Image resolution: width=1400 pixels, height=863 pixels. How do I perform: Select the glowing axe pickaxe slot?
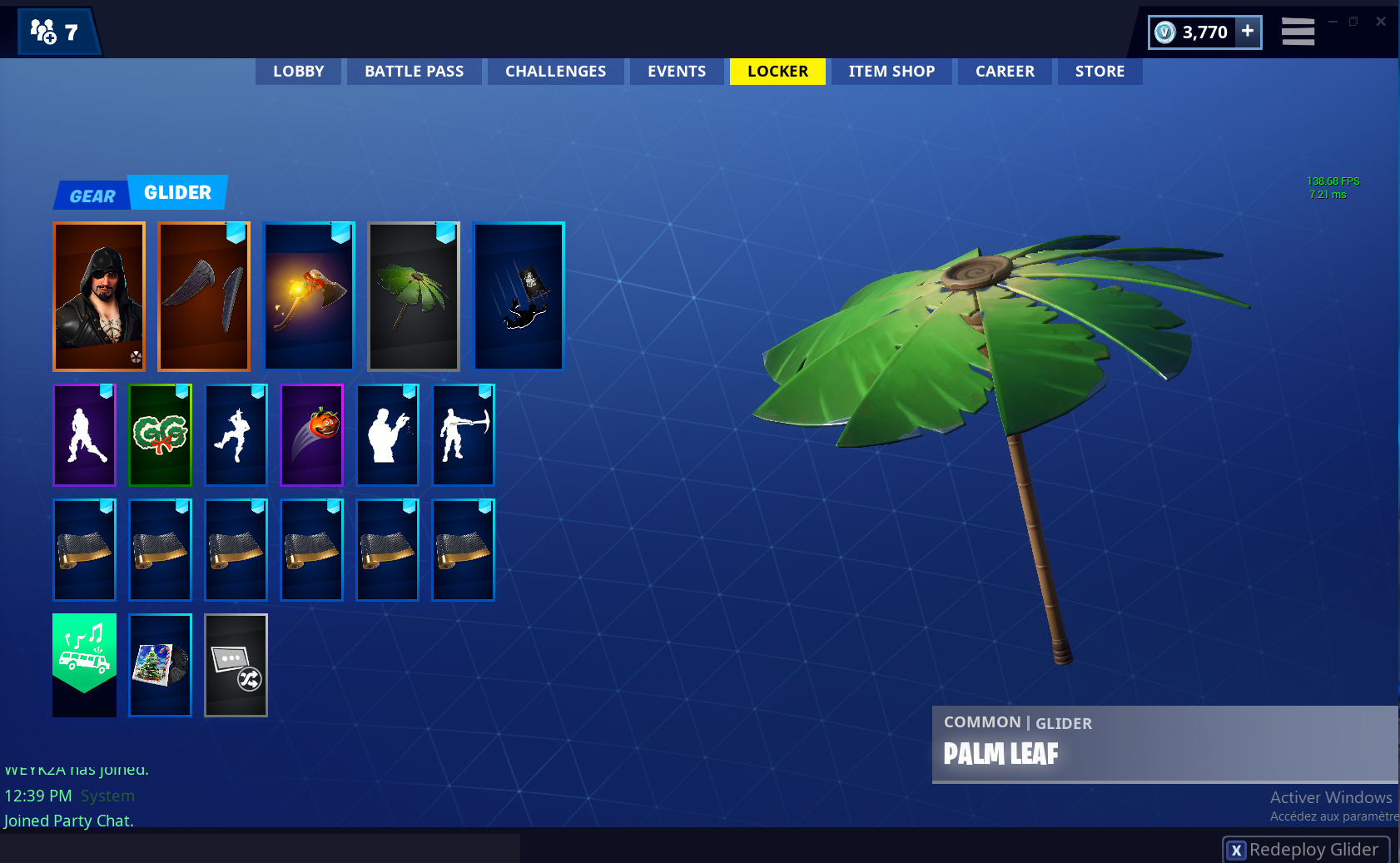[x=309, y=296]
